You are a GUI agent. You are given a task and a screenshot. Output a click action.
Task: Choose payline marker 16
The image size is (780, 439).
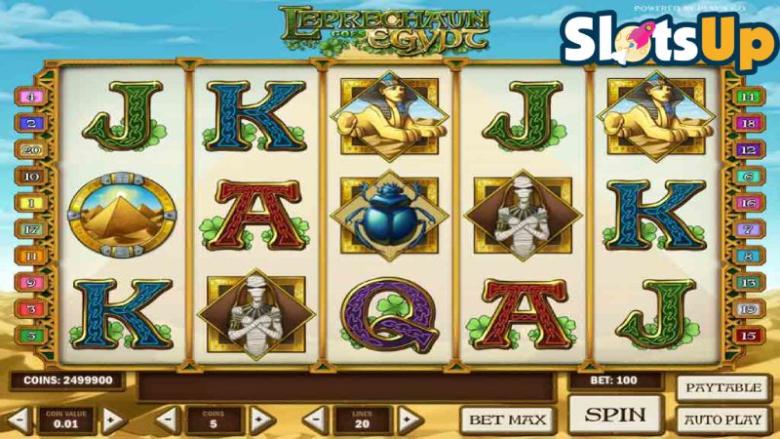coord(749,203)
